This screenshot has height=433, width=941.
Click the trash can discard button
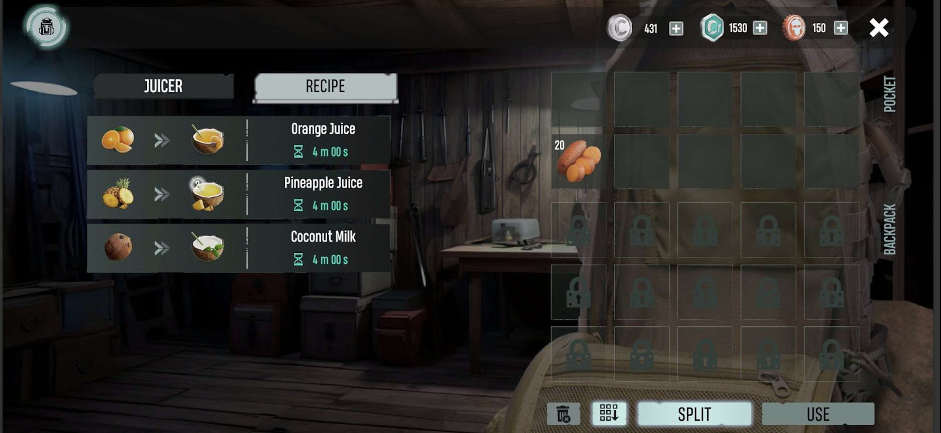click(563, 414)
